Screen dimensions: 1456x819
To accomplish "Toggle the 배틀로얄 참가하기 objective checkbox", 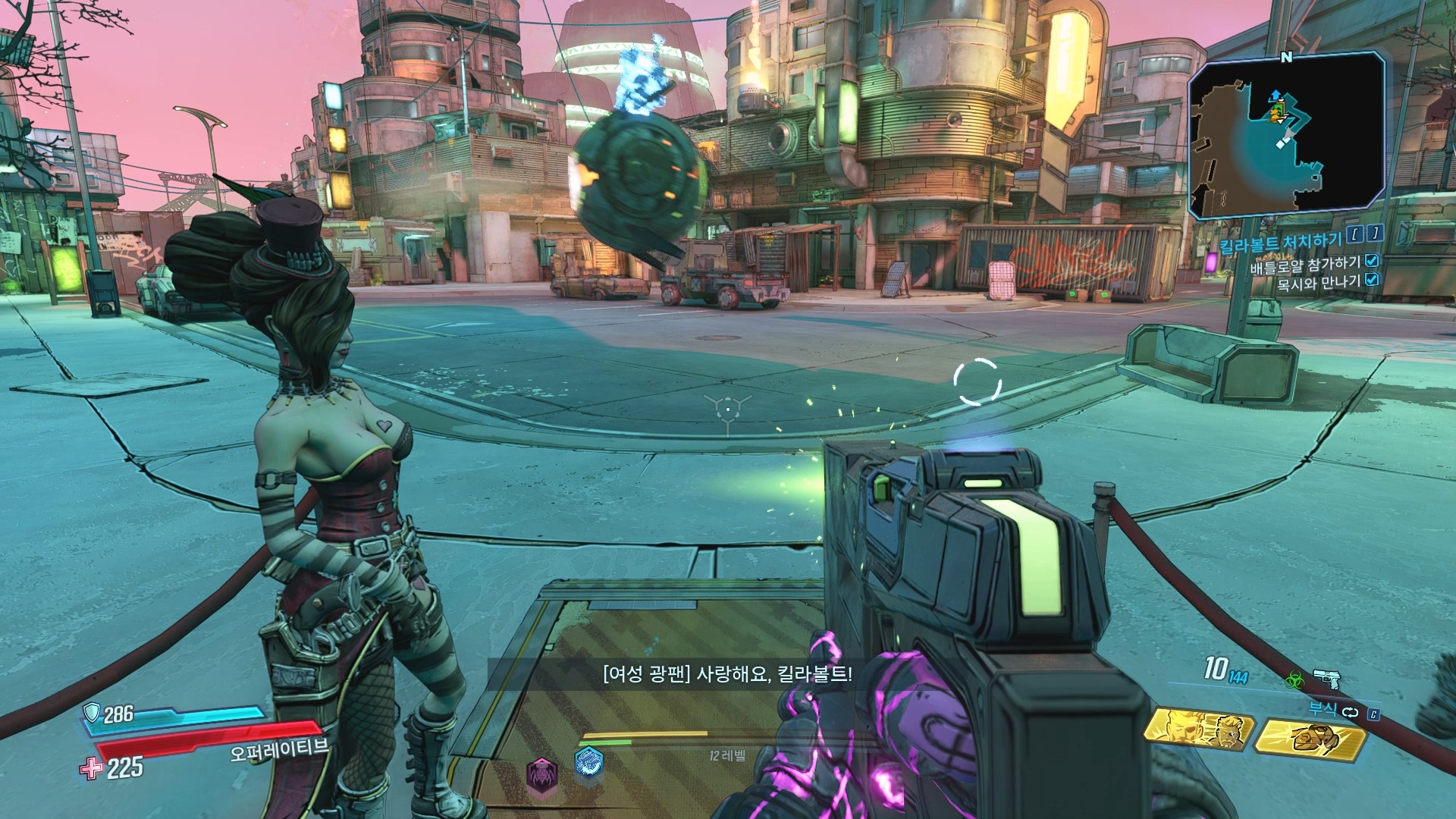I will pos(1371,261).
